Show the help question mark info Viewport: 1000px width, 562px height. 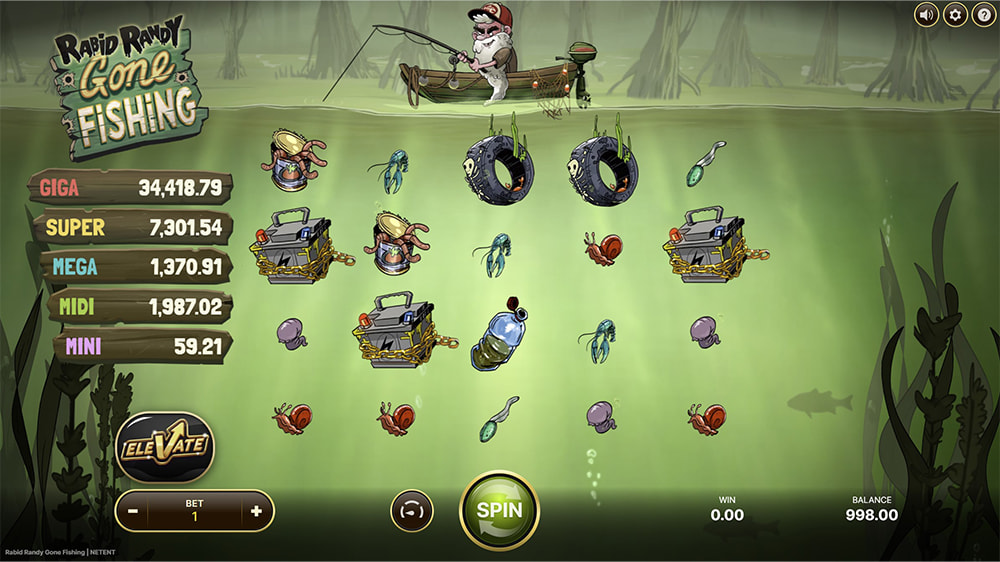[983, 15]
